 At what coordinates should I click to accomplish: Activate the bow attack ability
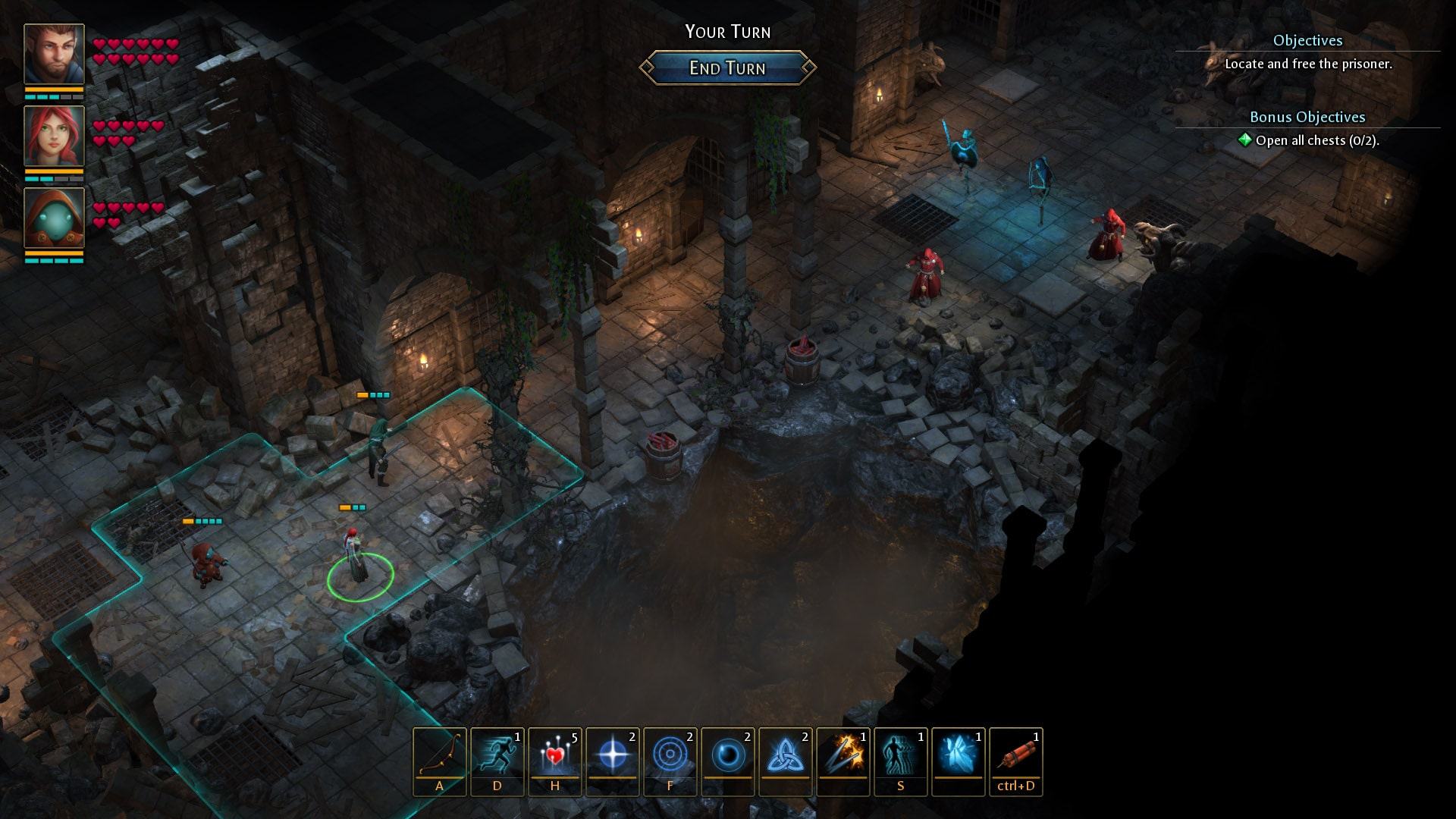tap(440, 754)
